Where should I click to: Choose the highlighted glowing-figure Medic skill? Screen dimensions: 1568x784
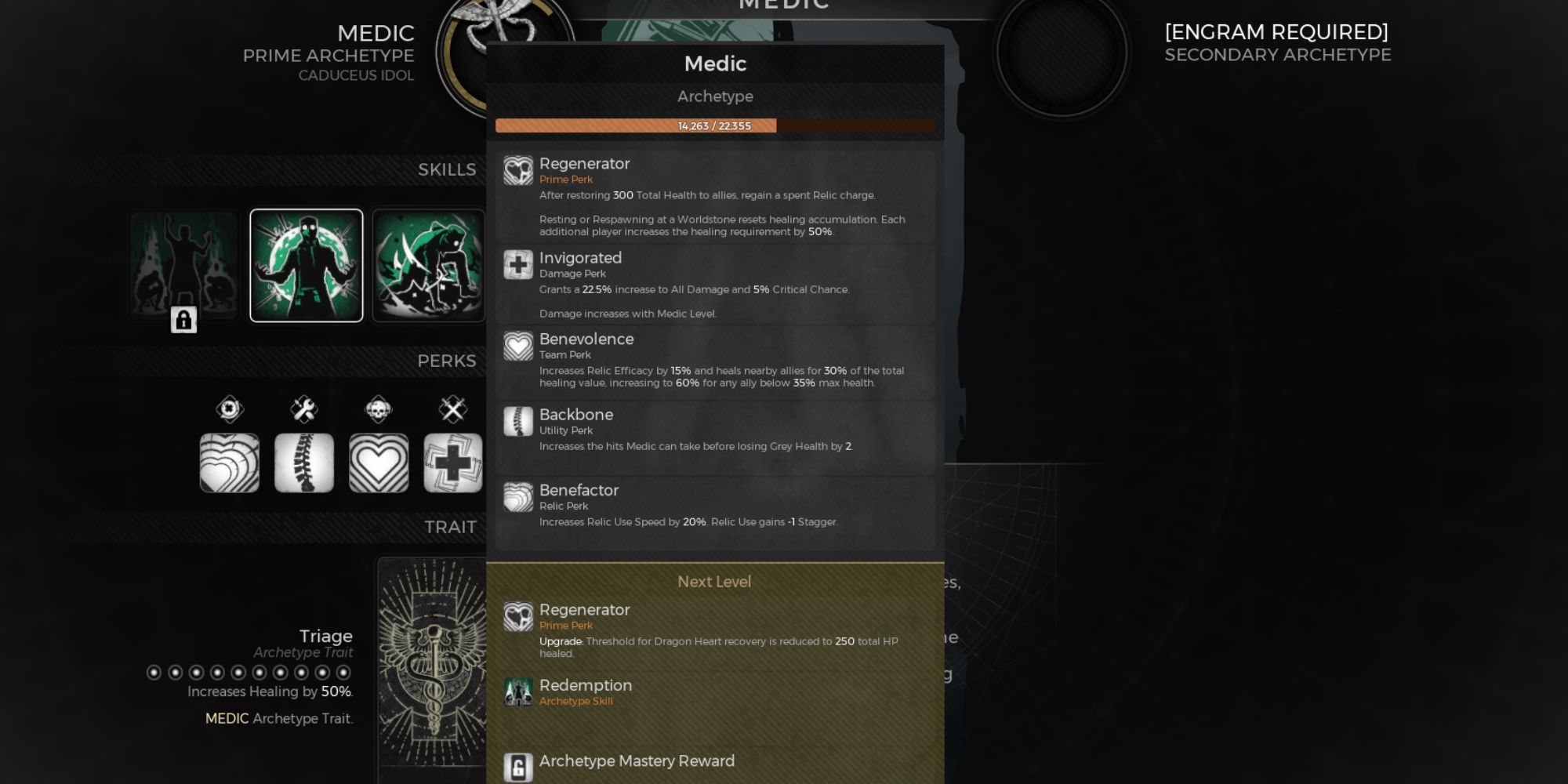307,265
